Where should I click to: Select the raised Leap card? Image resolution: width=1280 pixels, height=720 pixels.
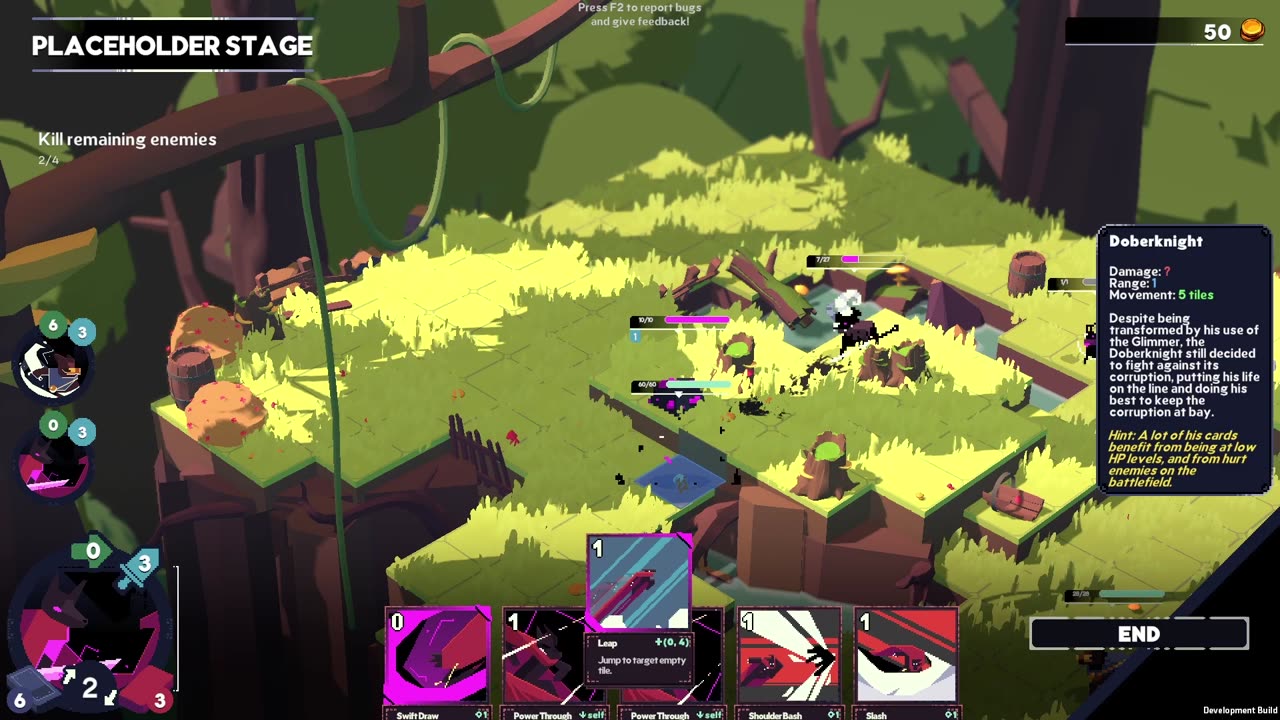pos(639,582)
